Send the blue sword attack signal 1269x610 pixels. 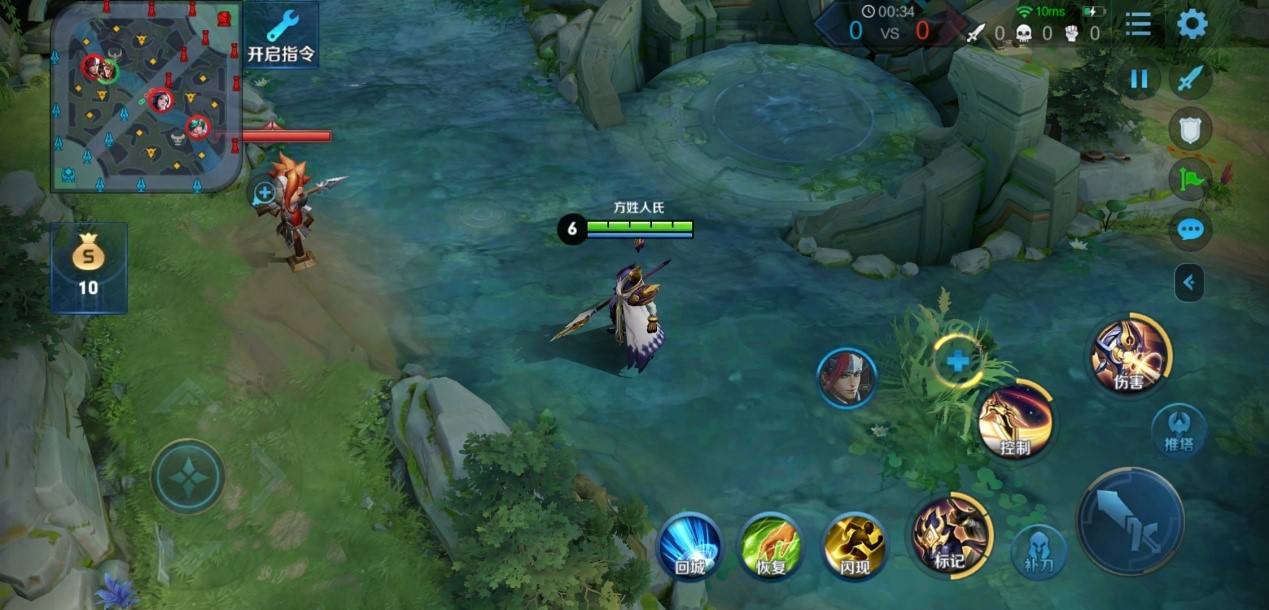tap(1190, 79)
